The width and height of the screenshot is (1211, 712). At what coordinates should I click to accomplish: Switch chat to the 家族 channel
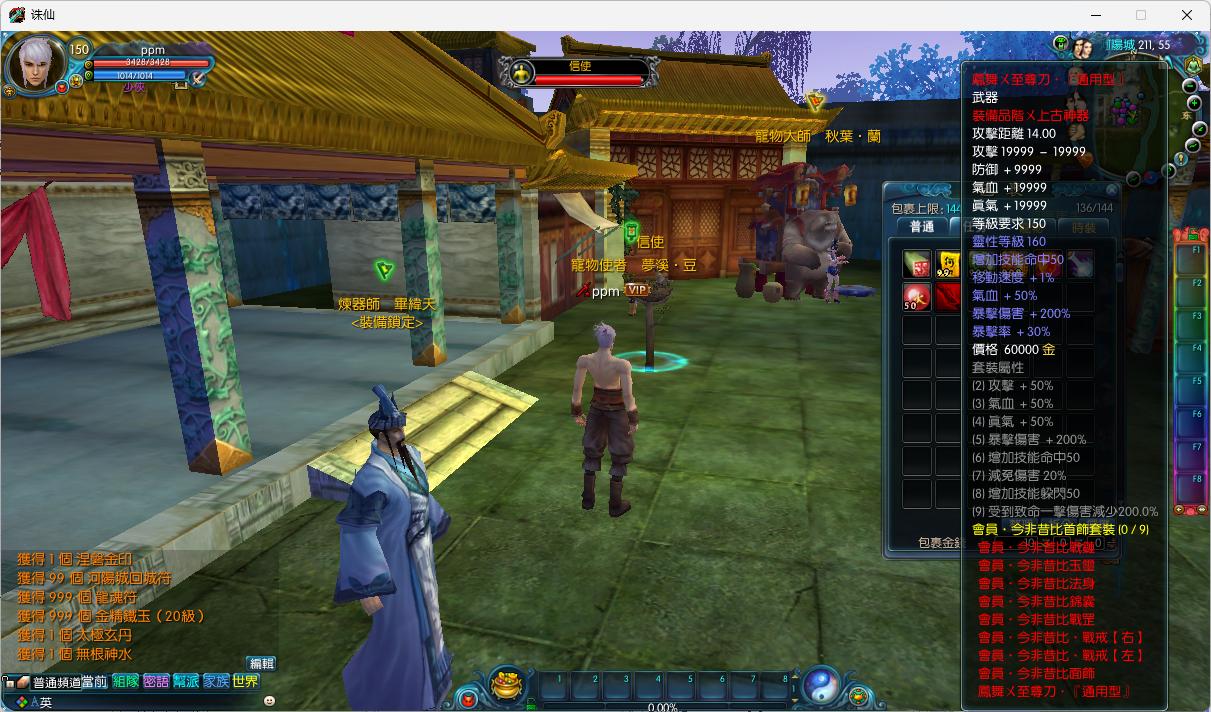[x=216, y=682]
